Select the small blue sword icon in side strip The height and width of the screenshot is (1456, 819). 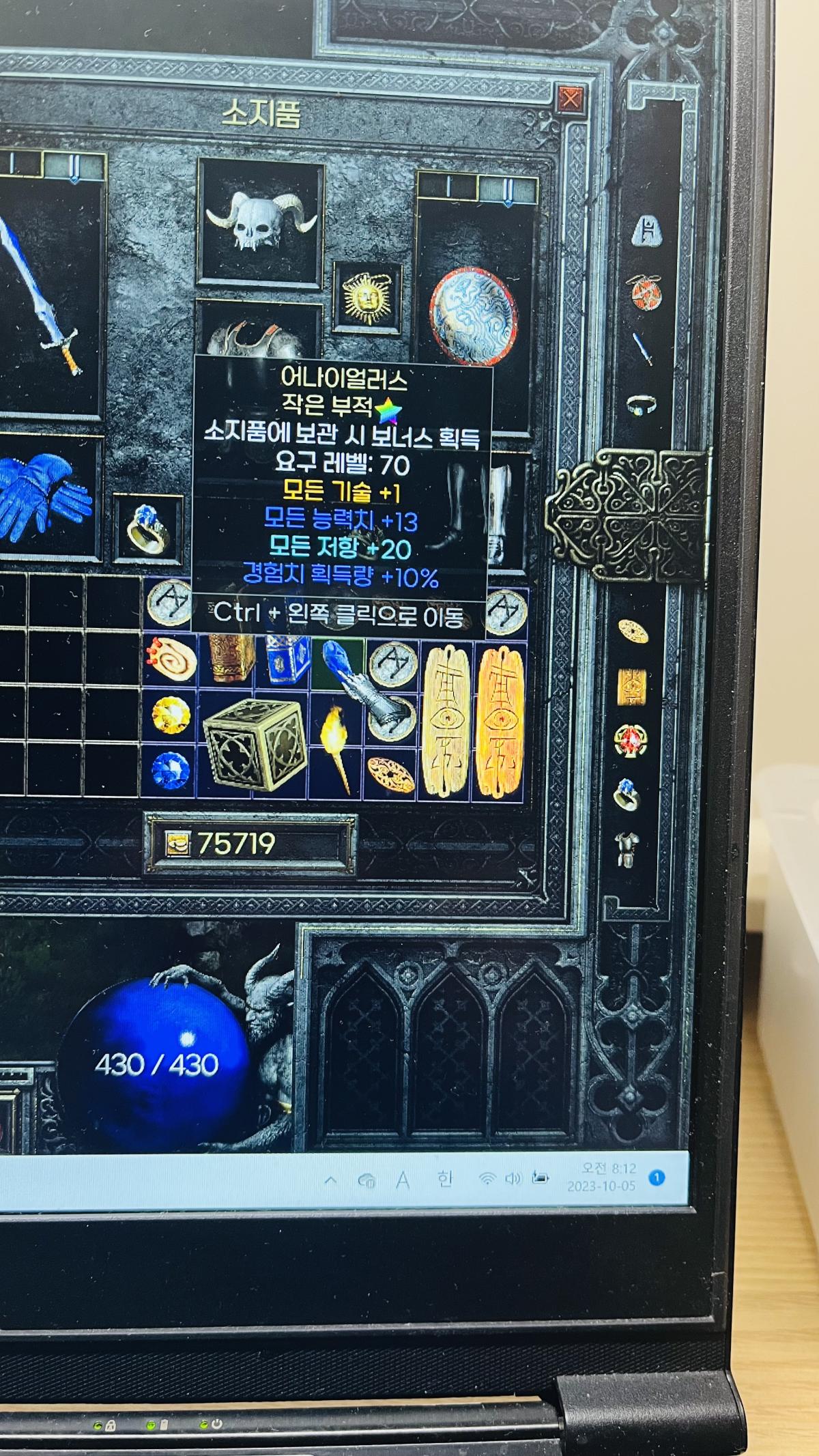point(643,348)
